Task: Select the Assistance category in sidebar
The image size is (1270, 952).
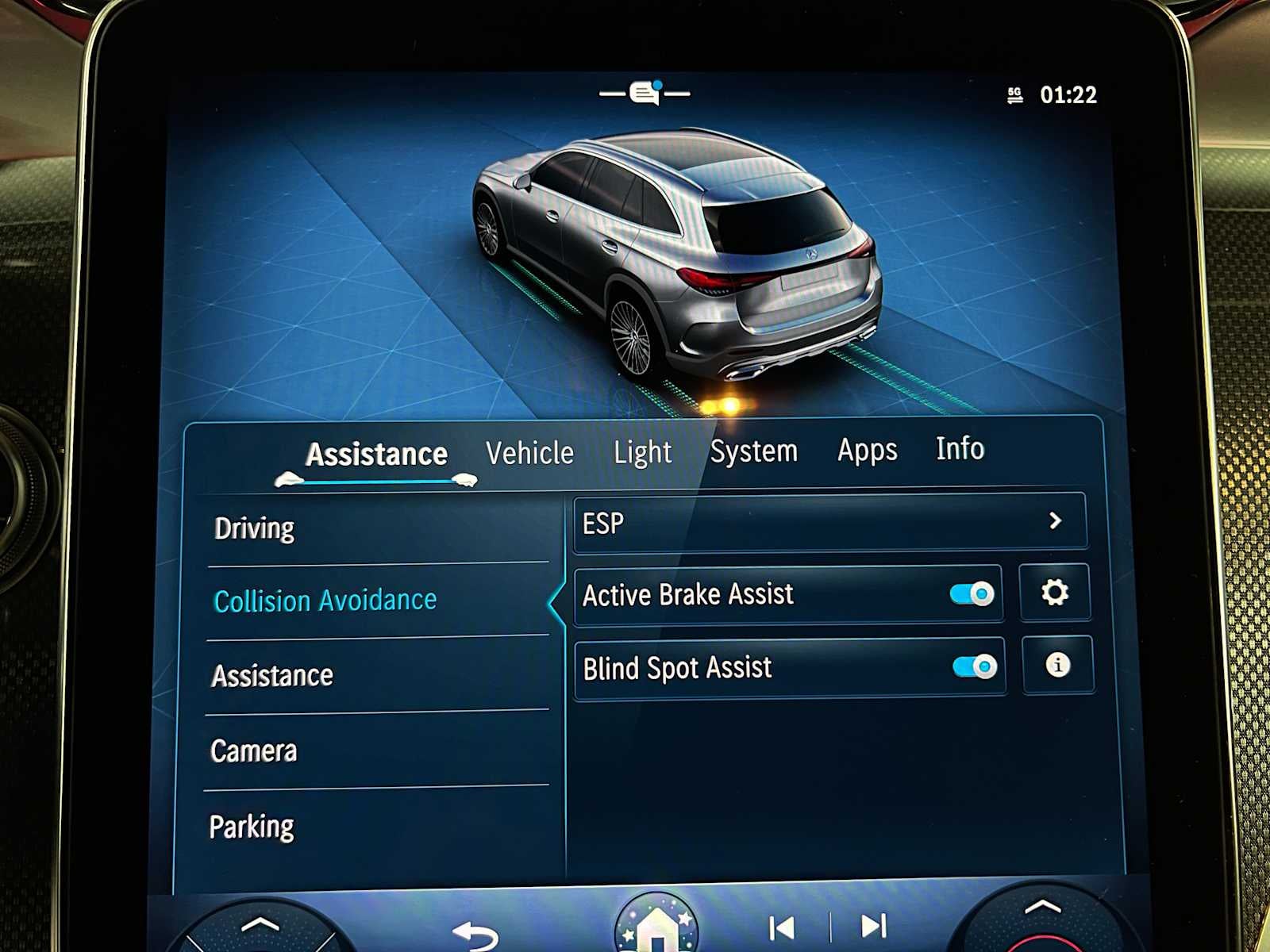Action: click(271, 675)
